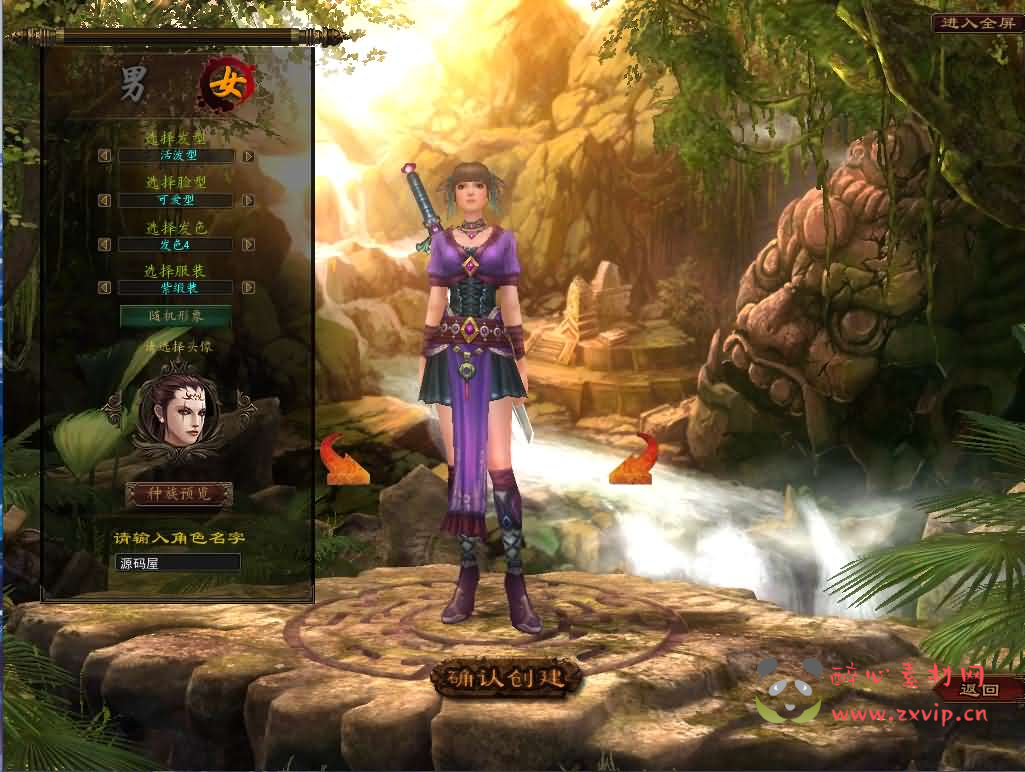The image size is (1025, 772).
Task: Switch to previous face type (选择脸型)
Action: click(104, 200)
